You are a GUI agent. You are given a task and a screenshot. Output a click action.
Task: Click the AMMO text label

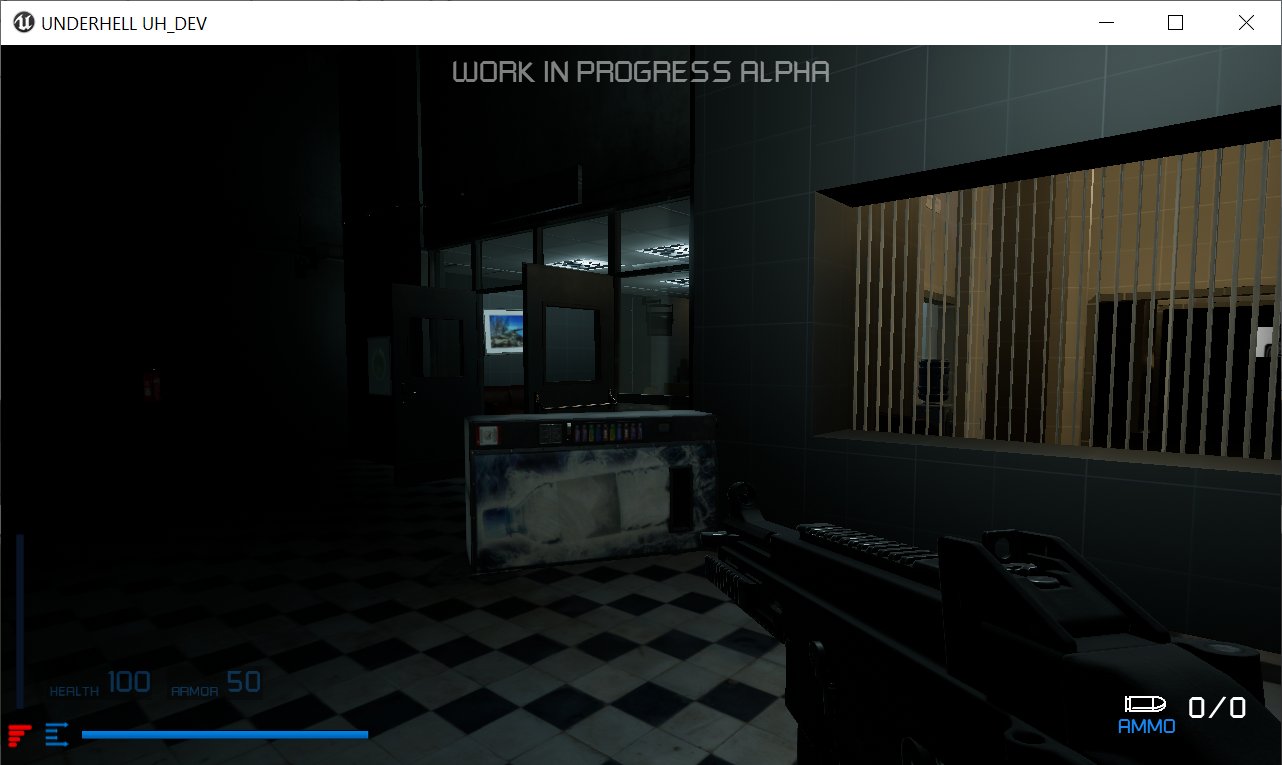pos(1144,726)
